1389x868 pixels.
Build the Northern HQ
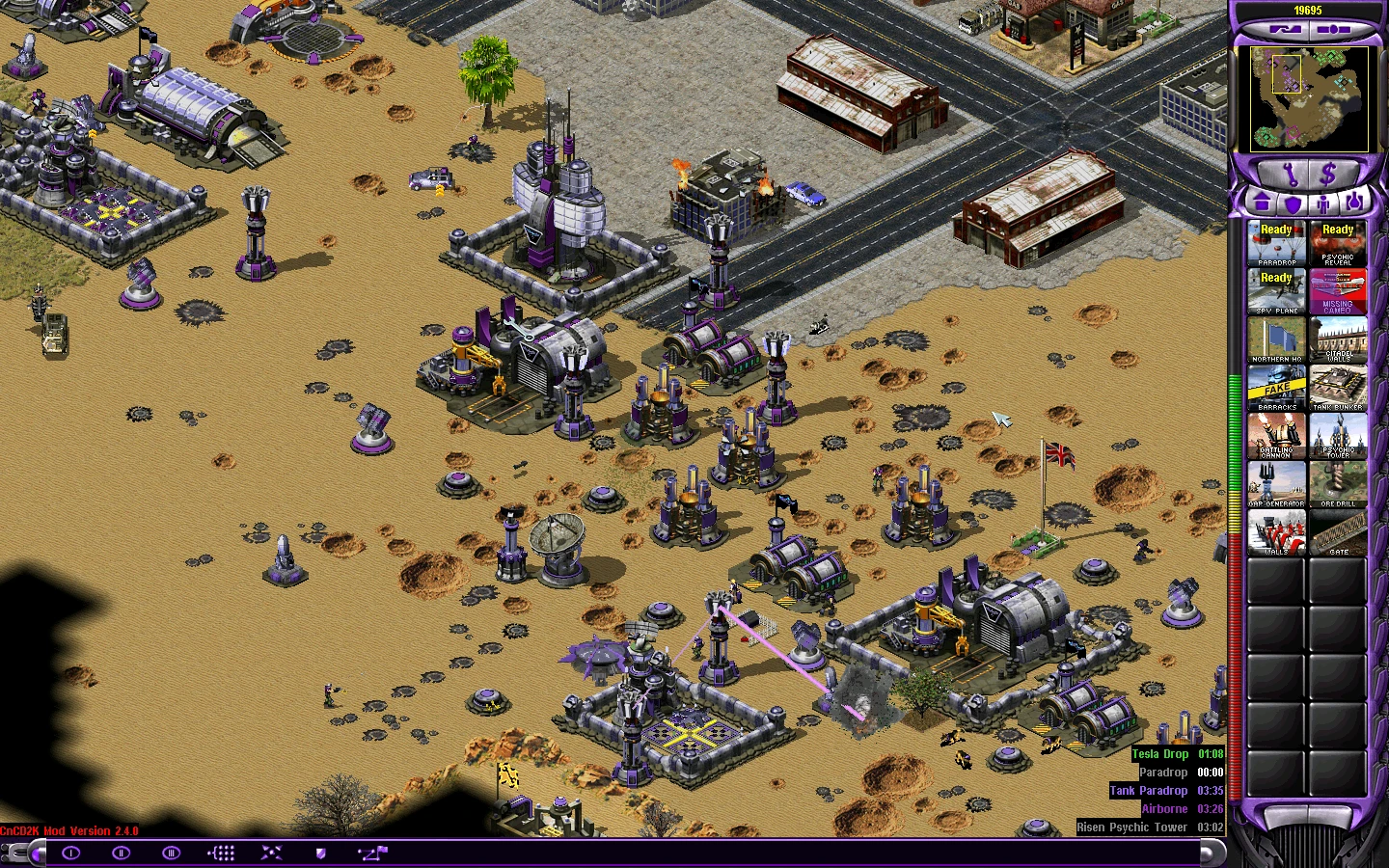1276,339
